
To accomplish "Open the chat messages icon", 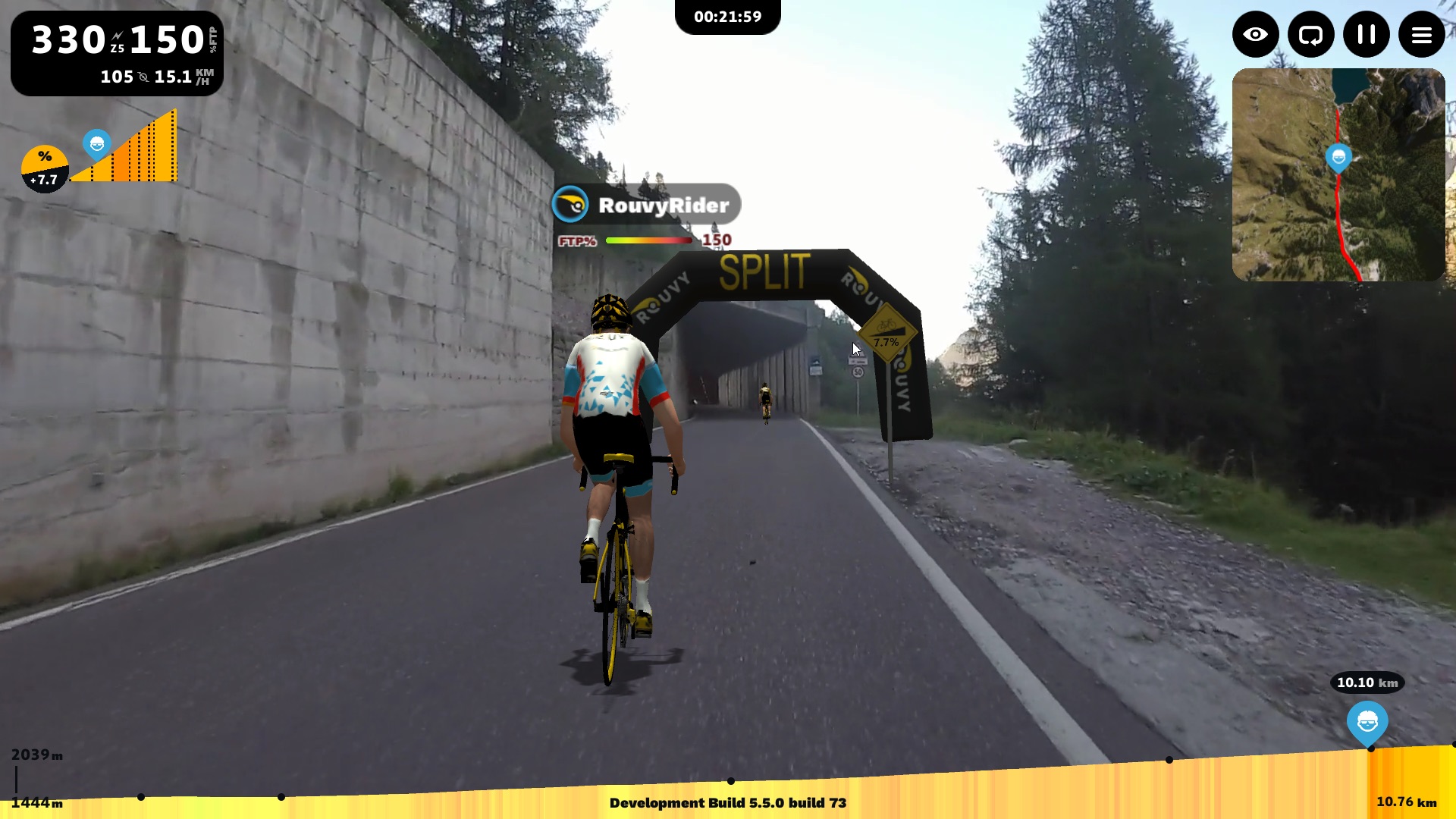I will pyautogui.click(x=1311, y=34).
